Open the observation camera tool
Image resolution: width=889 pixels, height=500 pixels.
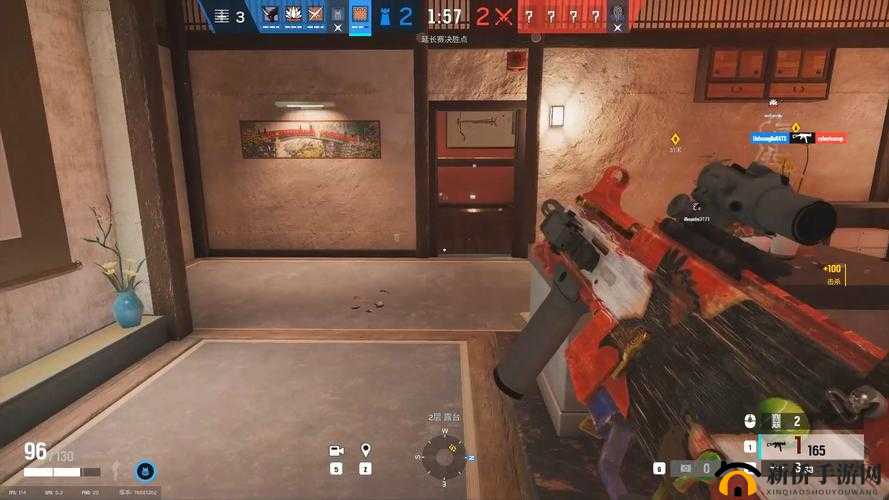[337, 451]
